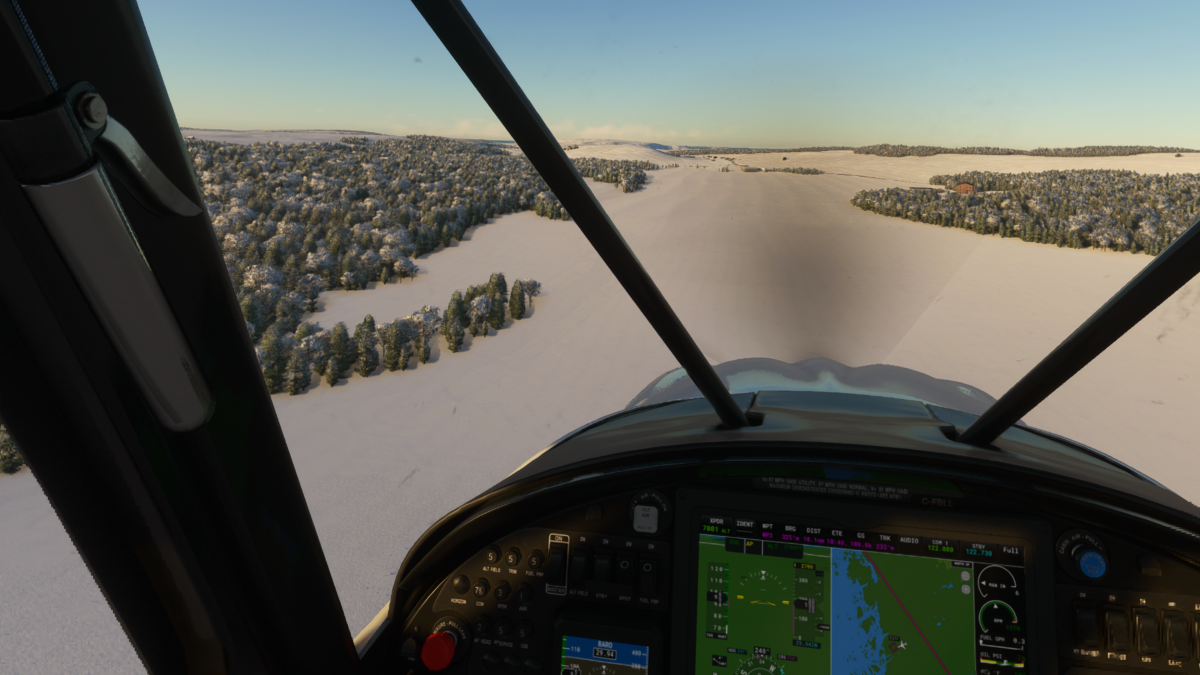Flip the MASTER power switch
This screenshot has height=675, width=1200.
tap(557, 562)
